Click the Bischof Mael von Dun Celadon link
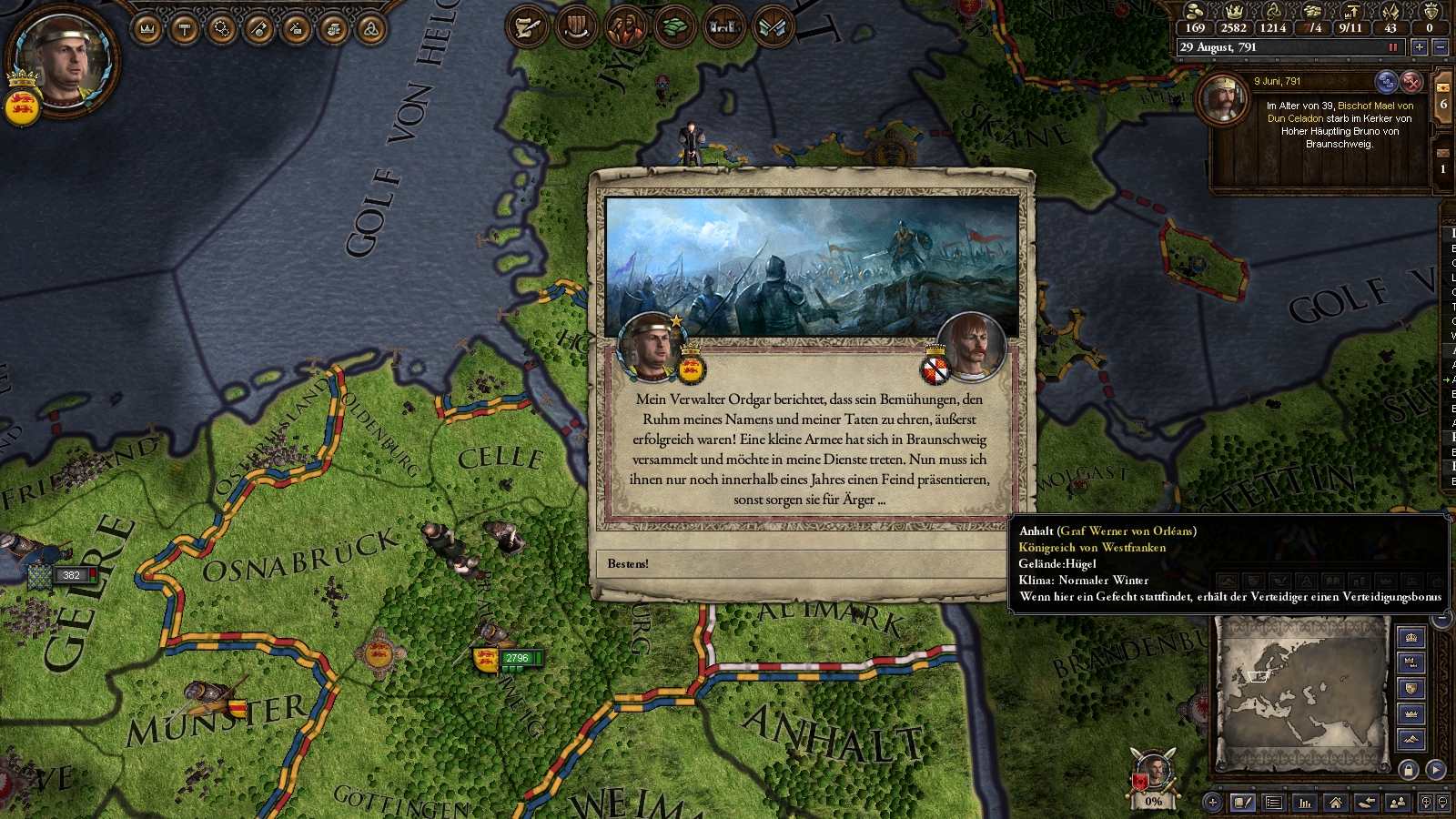Viewport: 1456px width, 819px height. (1374, 106)
